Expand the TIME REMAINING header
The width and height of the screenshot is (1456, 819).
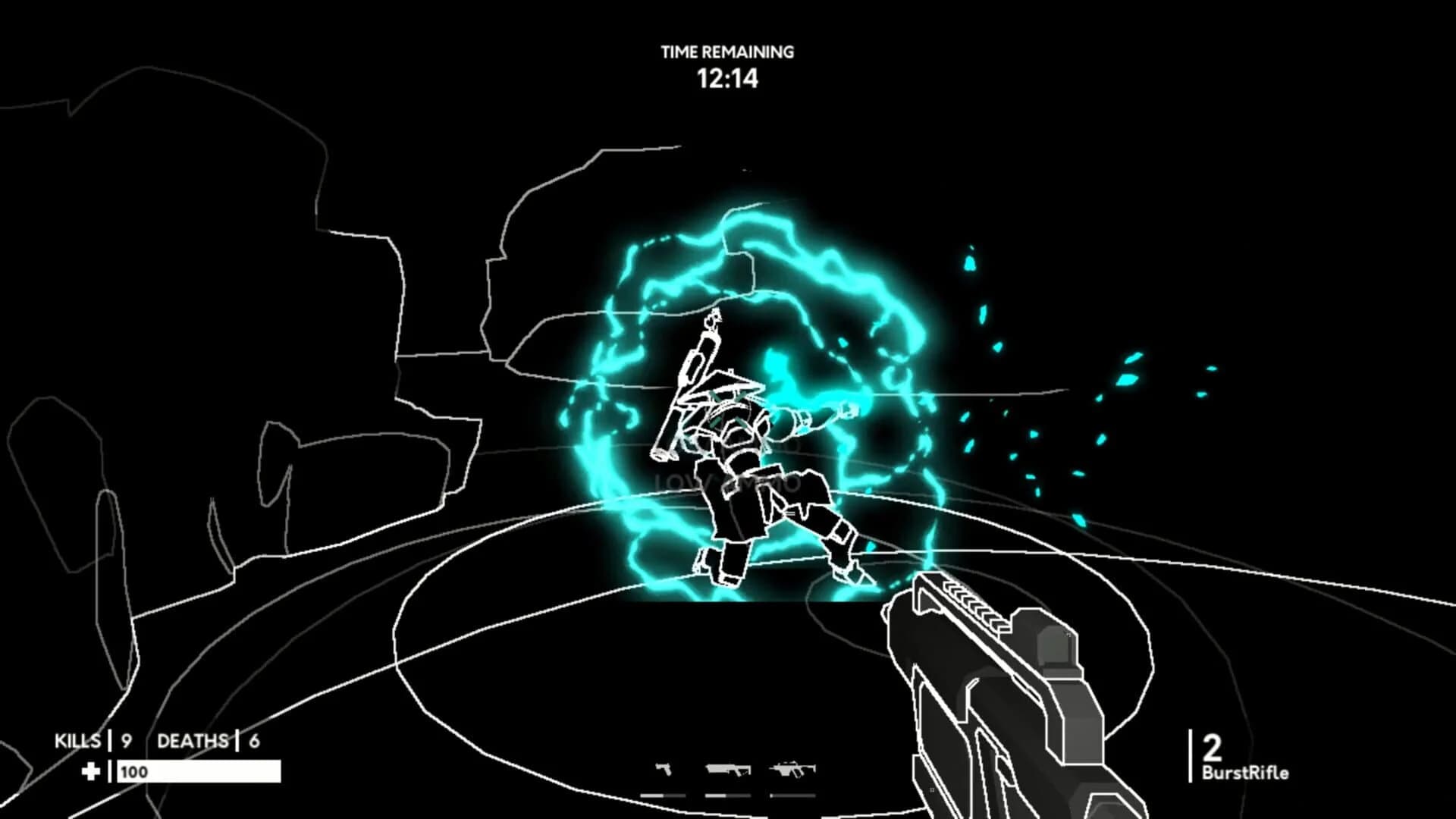point(726,53)
